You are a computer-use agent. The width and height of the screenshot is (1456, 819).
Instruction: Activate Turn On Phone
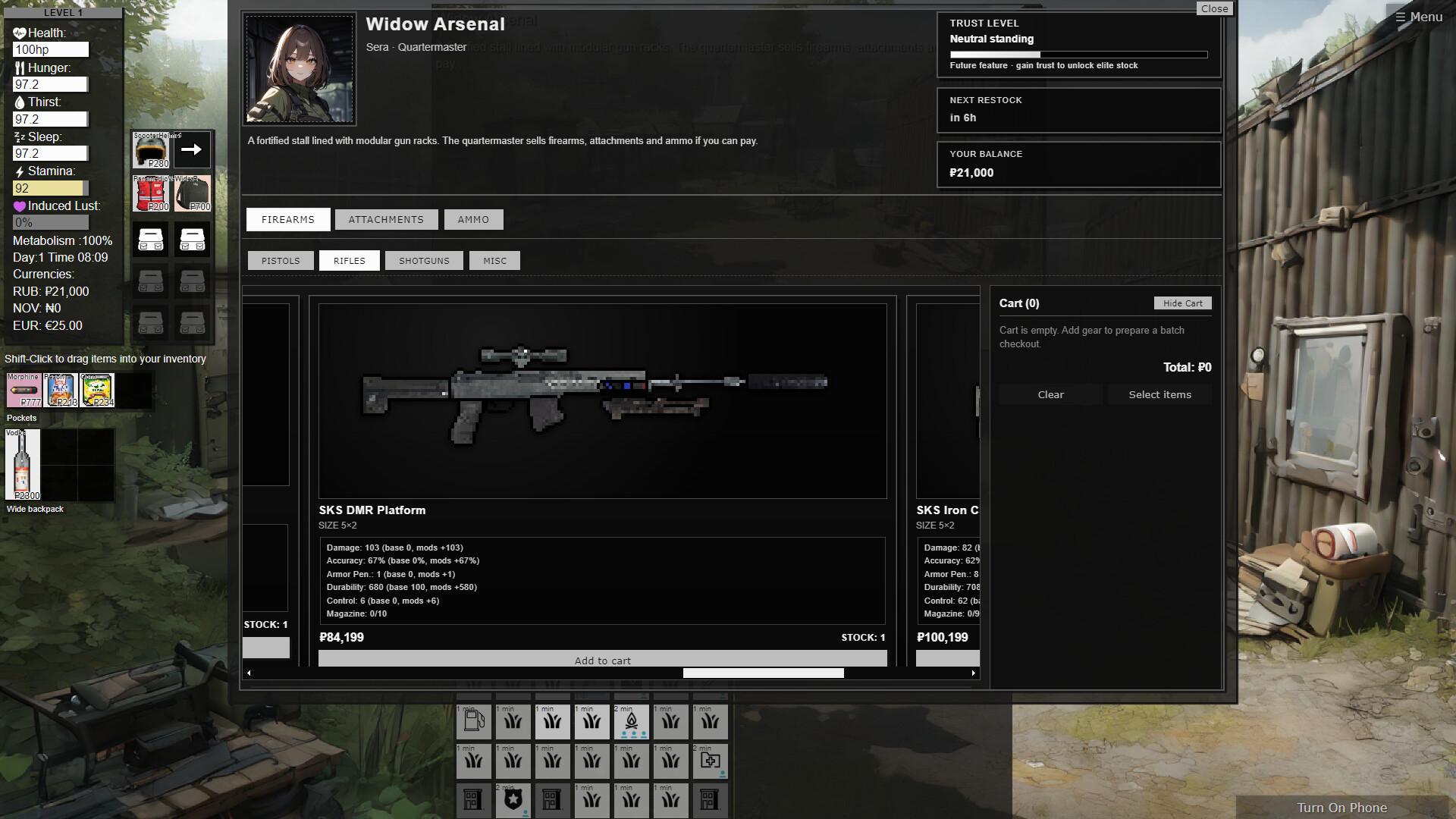(x=1341, y=808)
